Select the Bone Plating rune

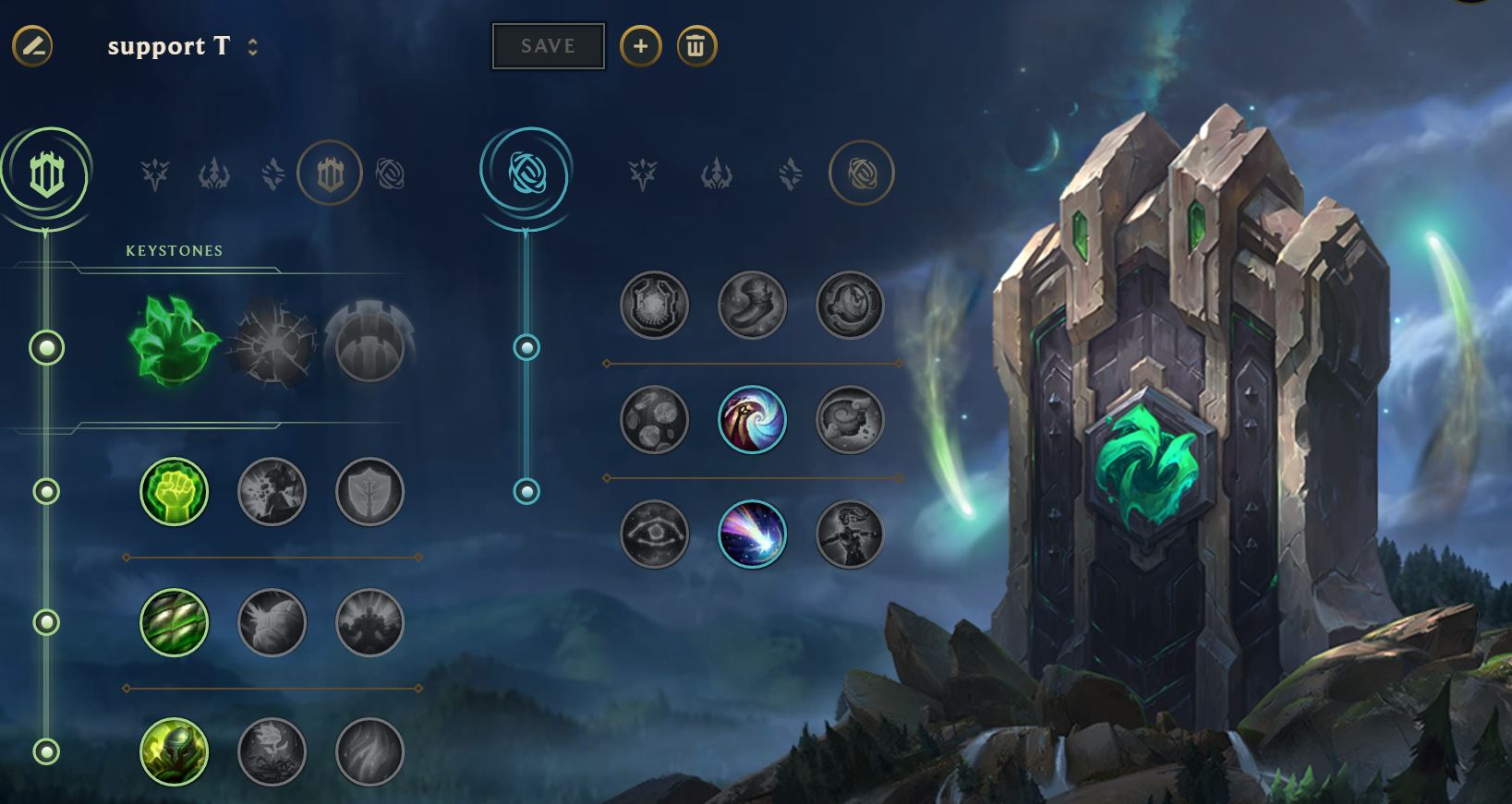(x=369, y=622)
